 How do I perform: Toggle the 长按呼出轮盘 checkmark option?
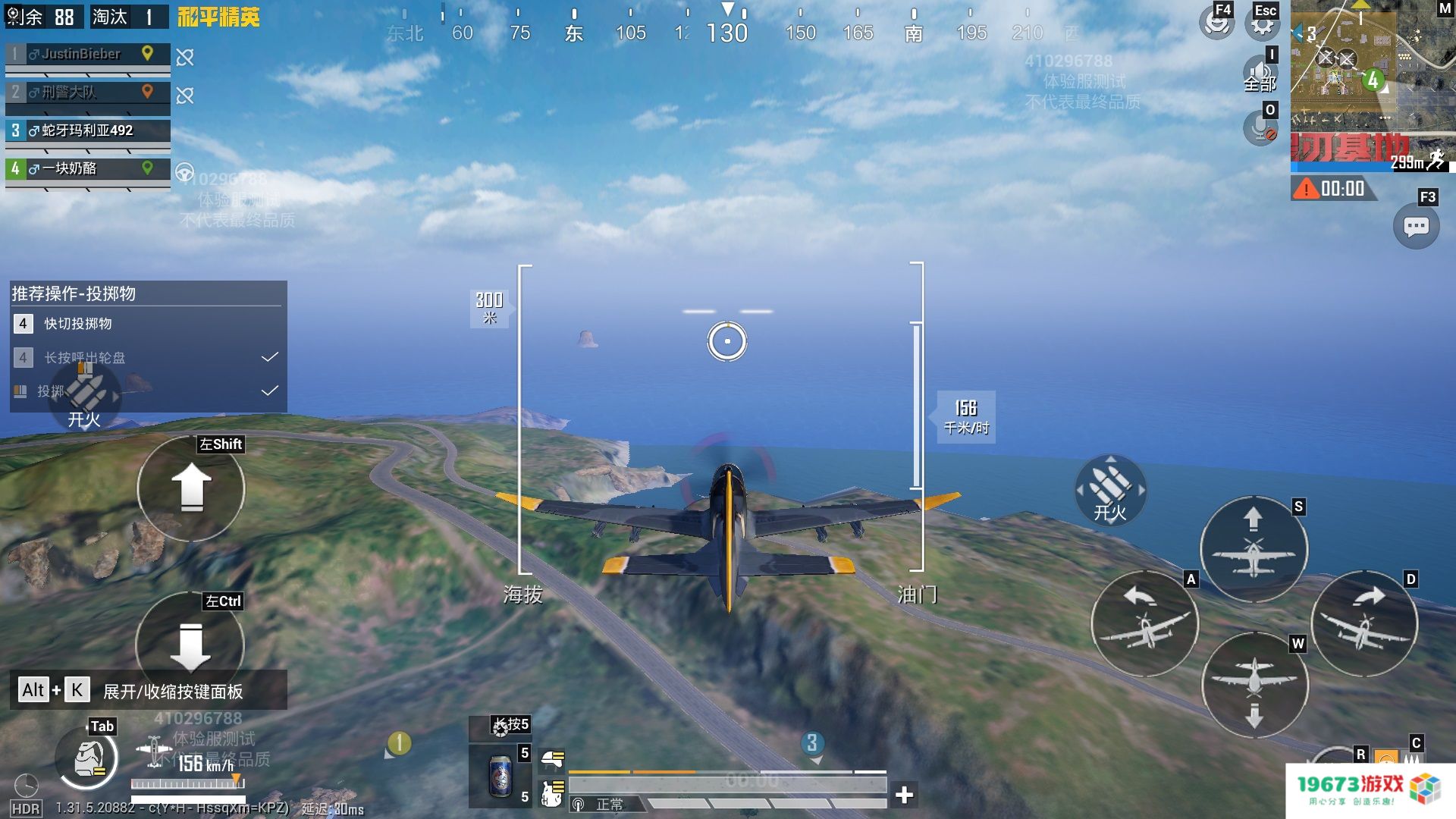click(269, 357)
